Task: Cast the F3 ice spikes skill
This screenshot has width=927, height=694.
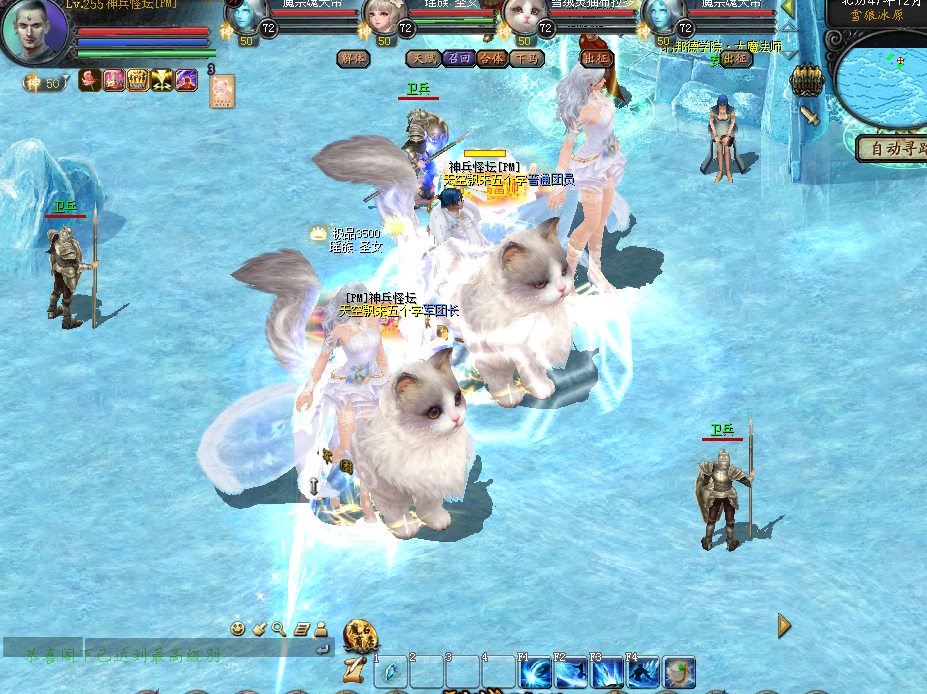Action: [x=606, y=672]
